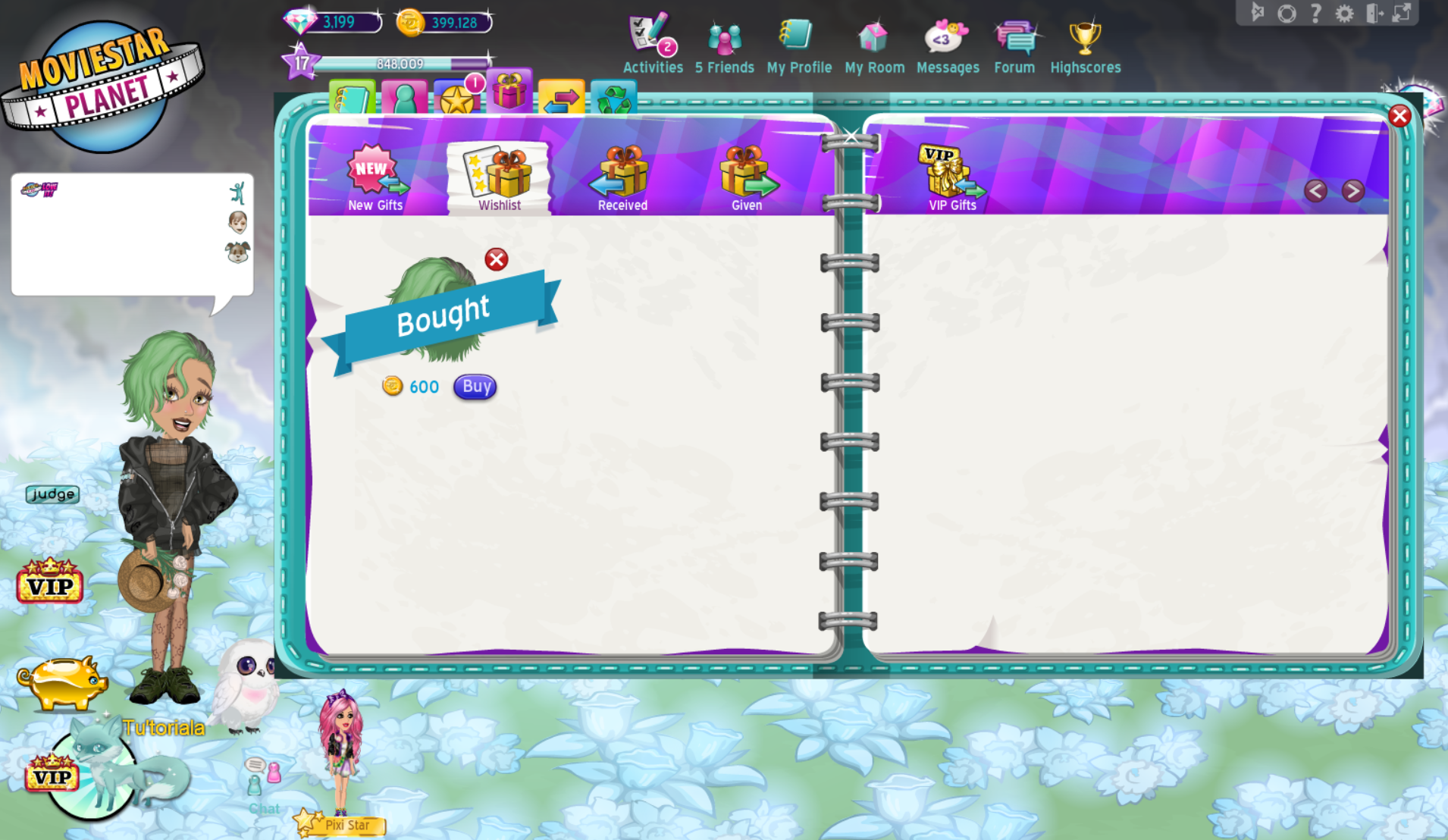Buy the green wig for 600 coins

[475, 387]
